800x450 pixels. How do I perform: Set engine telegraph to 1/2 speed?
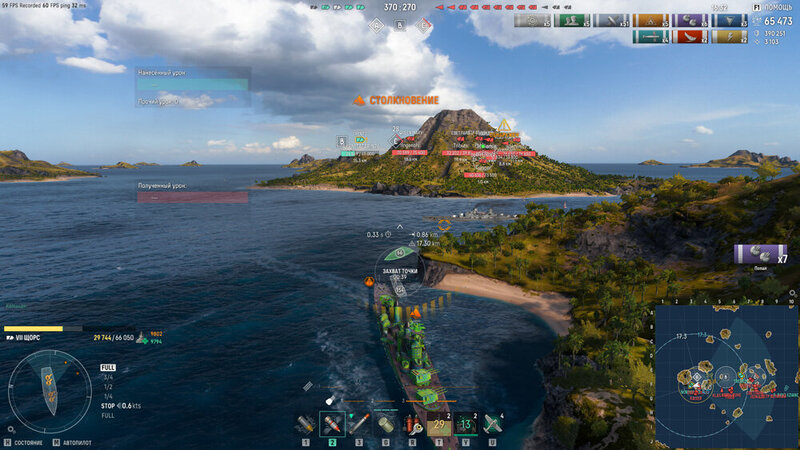click(x=108, y=386)
